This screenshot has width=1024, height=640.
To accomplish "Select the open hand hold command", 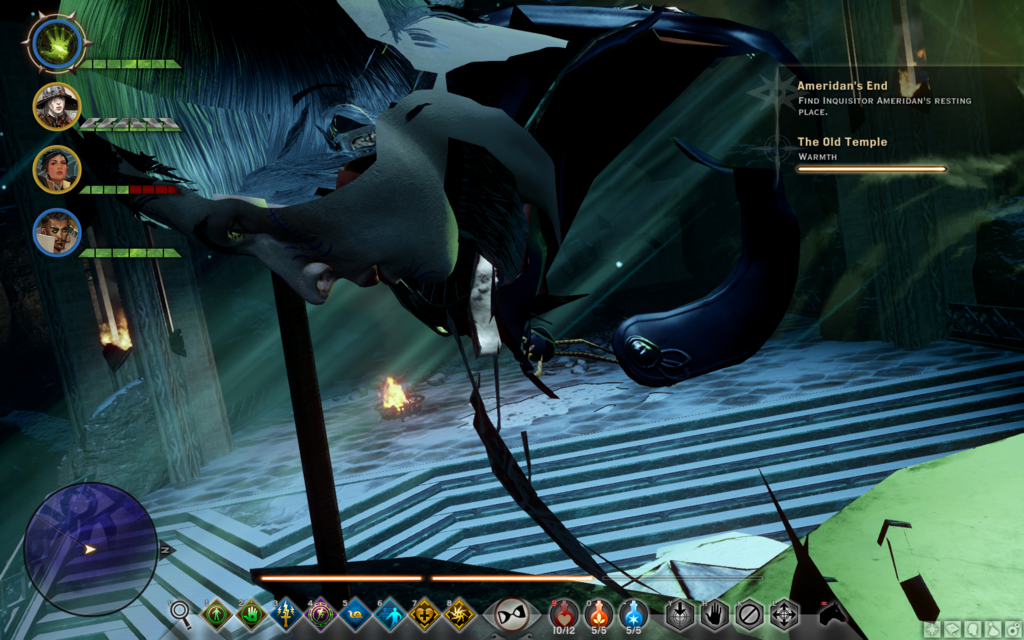I will [714, 613].
